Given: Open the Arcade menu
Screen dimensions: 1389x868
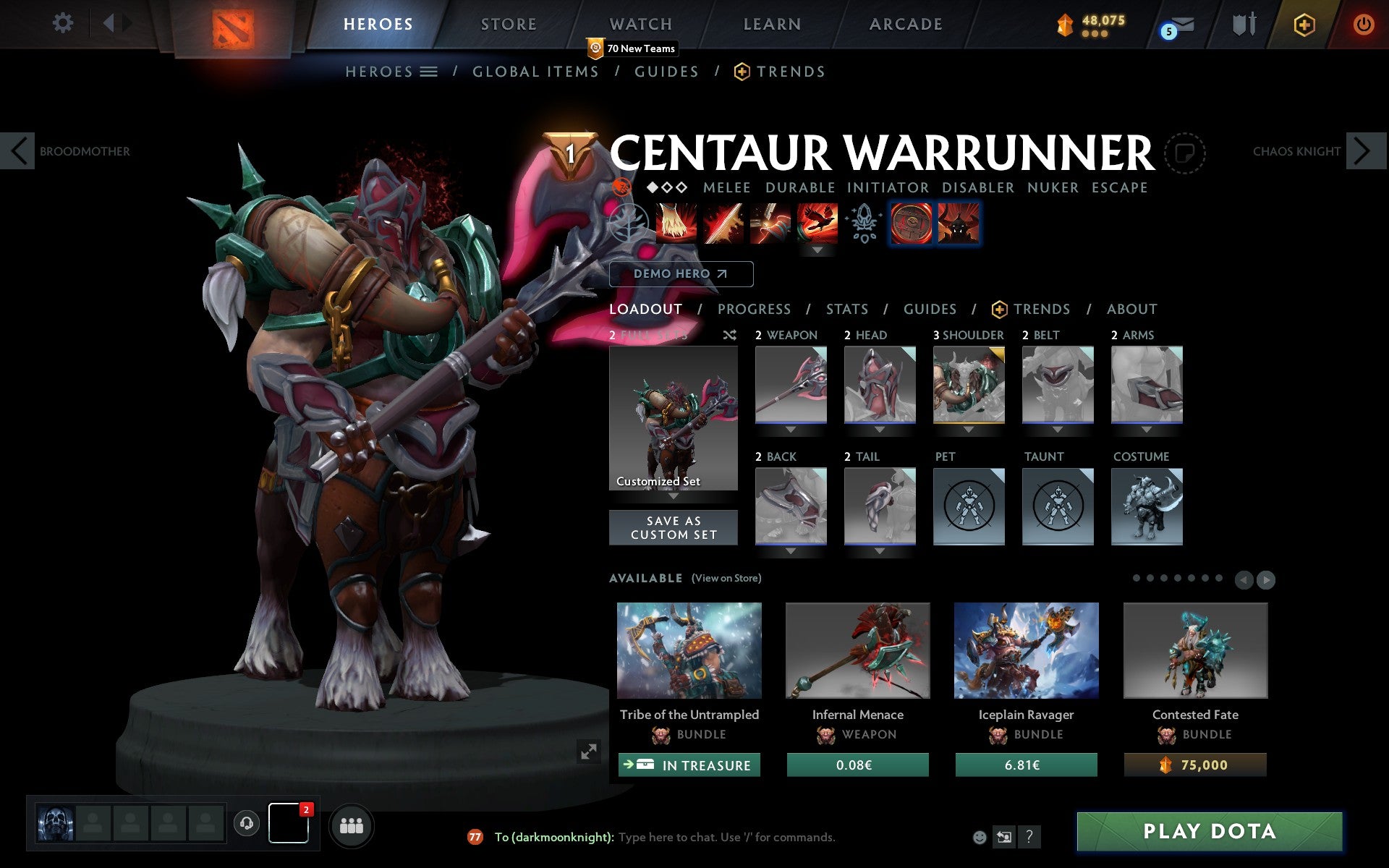Looking at the screenshot, I should [x=905, y=24].
